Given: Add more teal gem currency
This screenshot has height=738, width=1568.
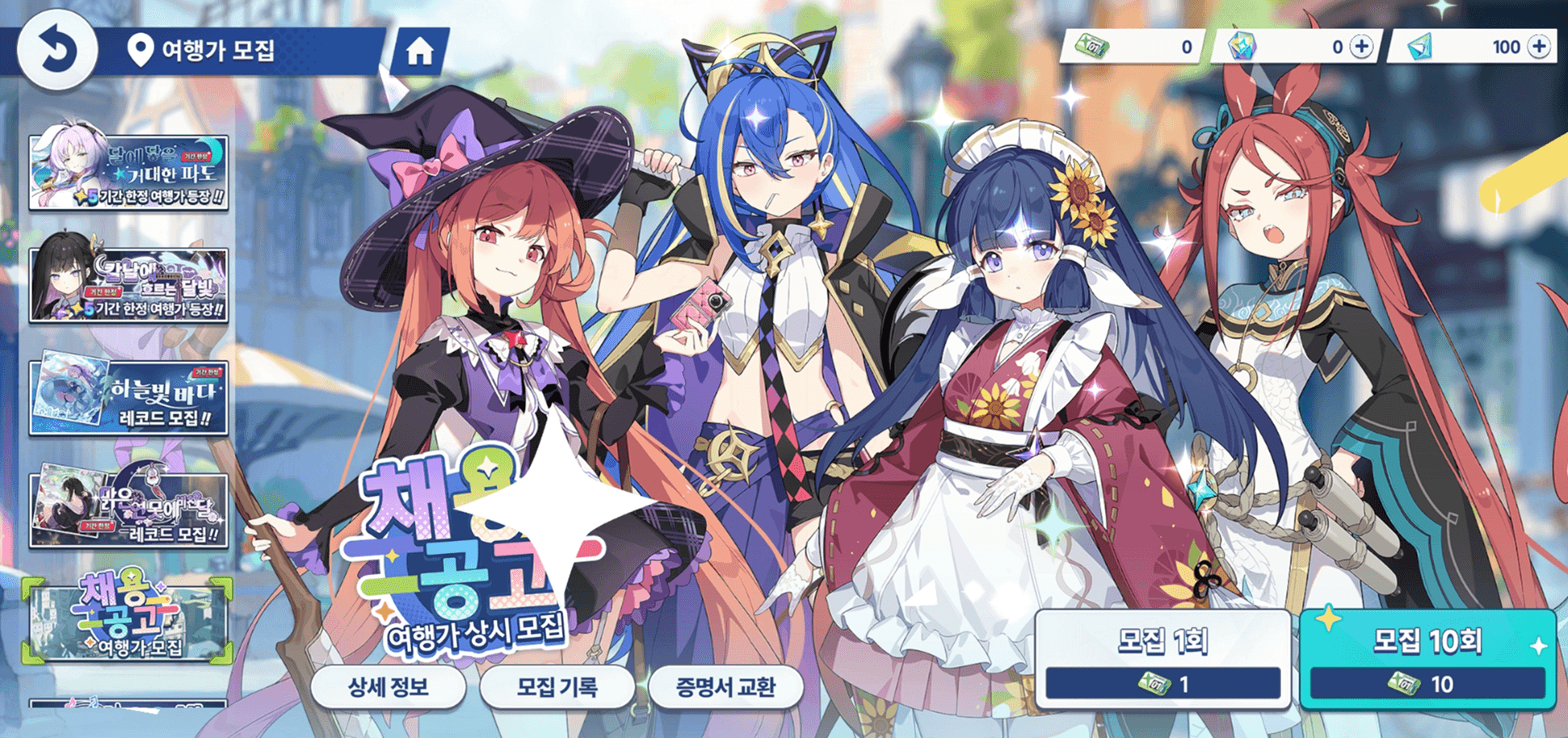Looking at the screenshot, I should 1540,47.
